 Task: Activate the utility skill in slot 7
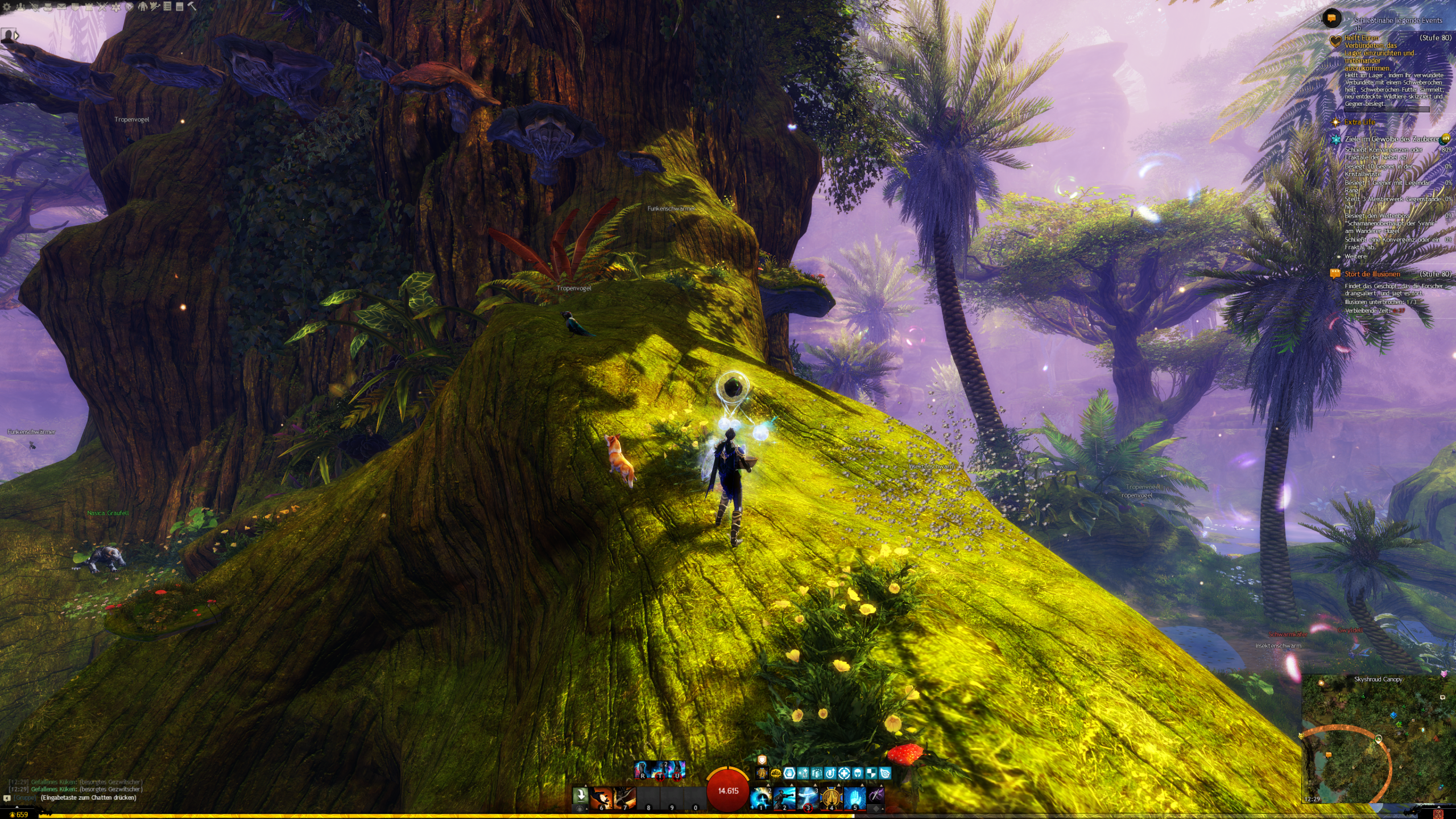pos(624,797)
